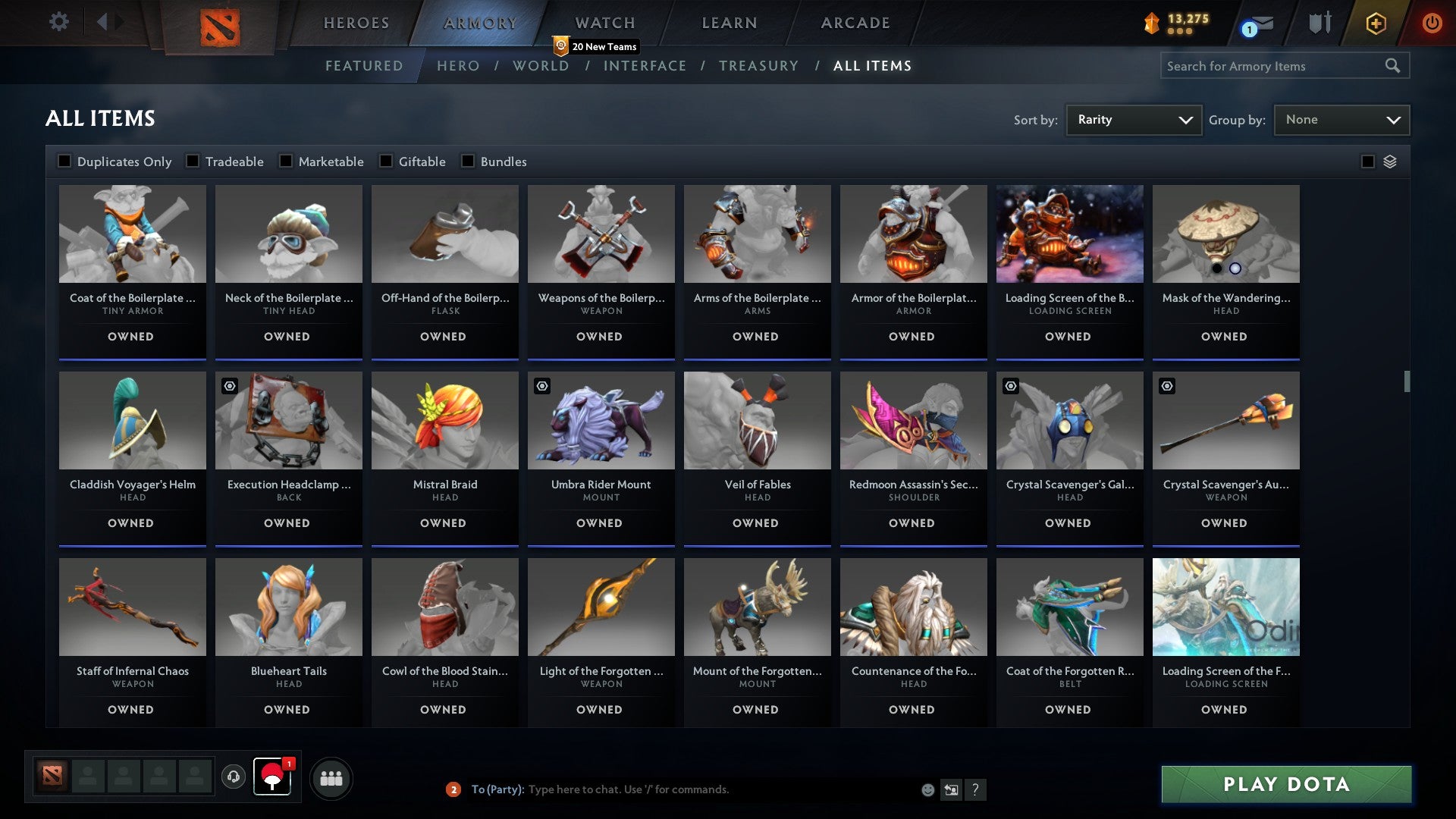Check the Marketable filter
The image size is (1456, 819).
pyautogui.click(x=285, y=161)
